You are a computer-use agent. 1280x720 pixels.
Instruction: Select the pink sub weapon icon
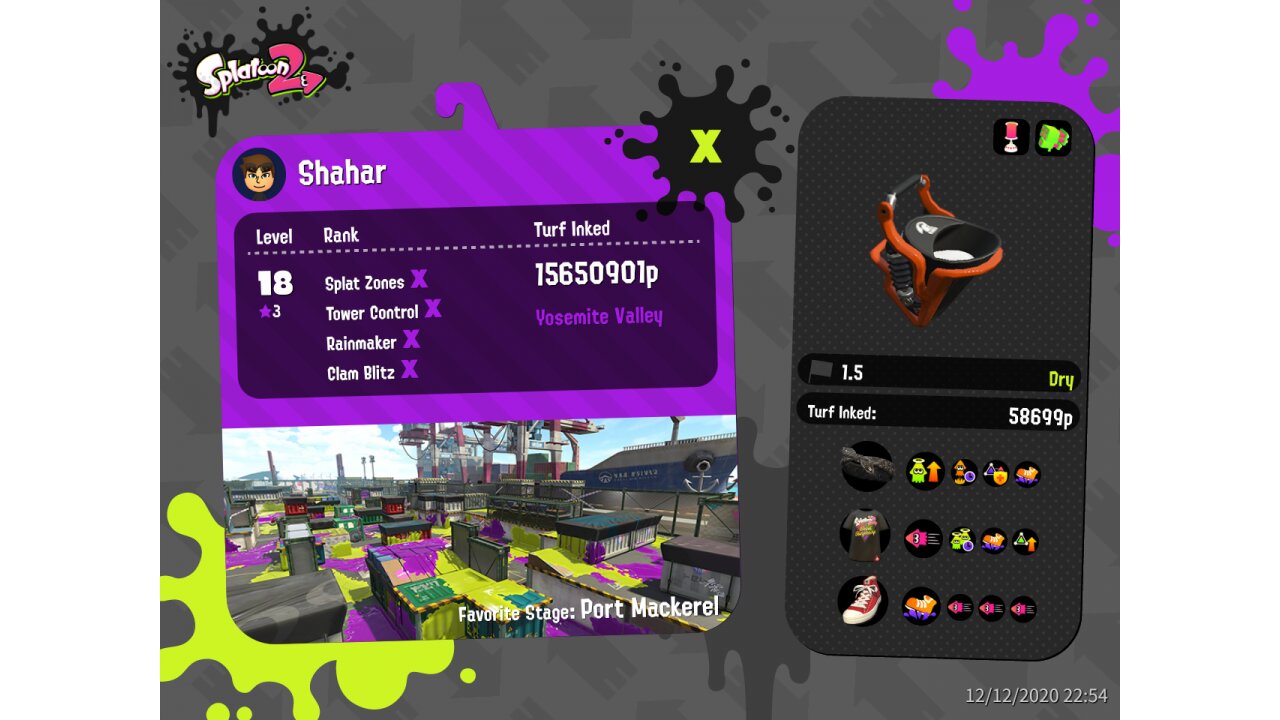pyautogui.click(x=1011, y=138)
